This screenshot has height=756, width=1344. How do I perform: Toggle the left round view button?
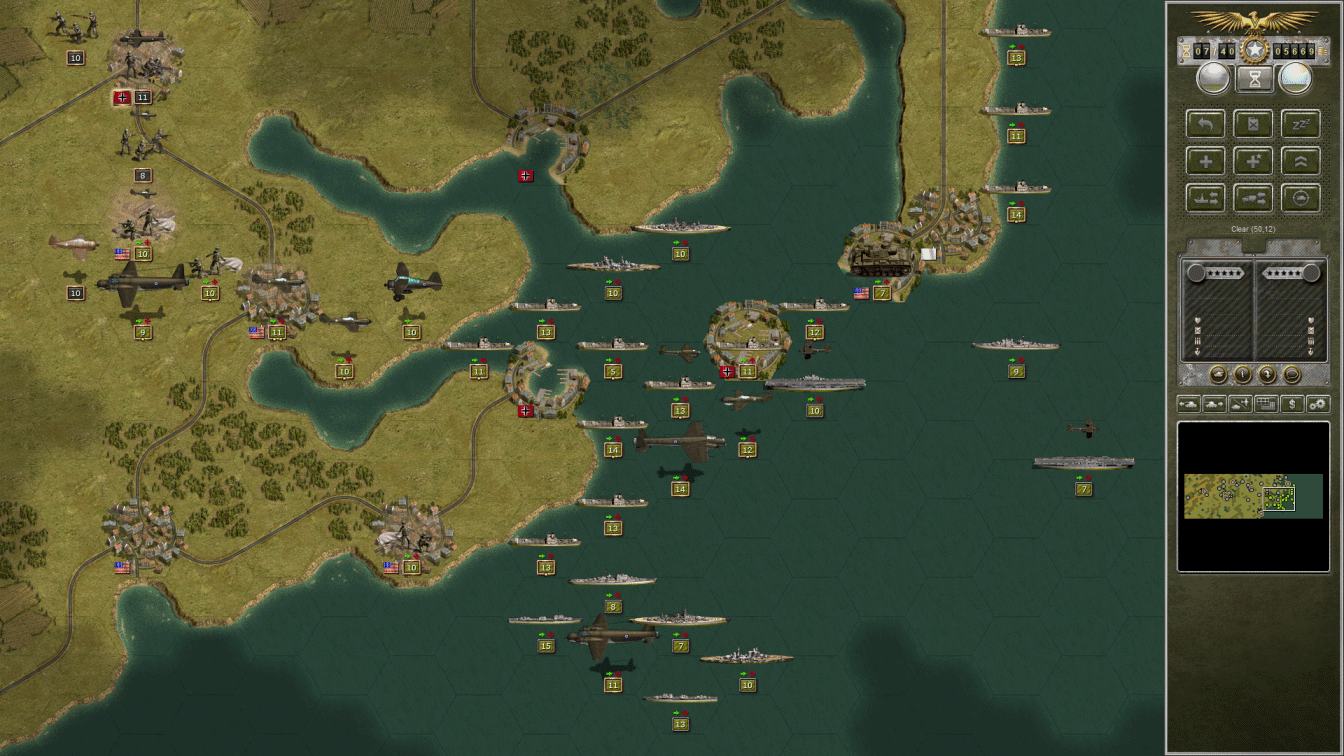(1215, 78)
